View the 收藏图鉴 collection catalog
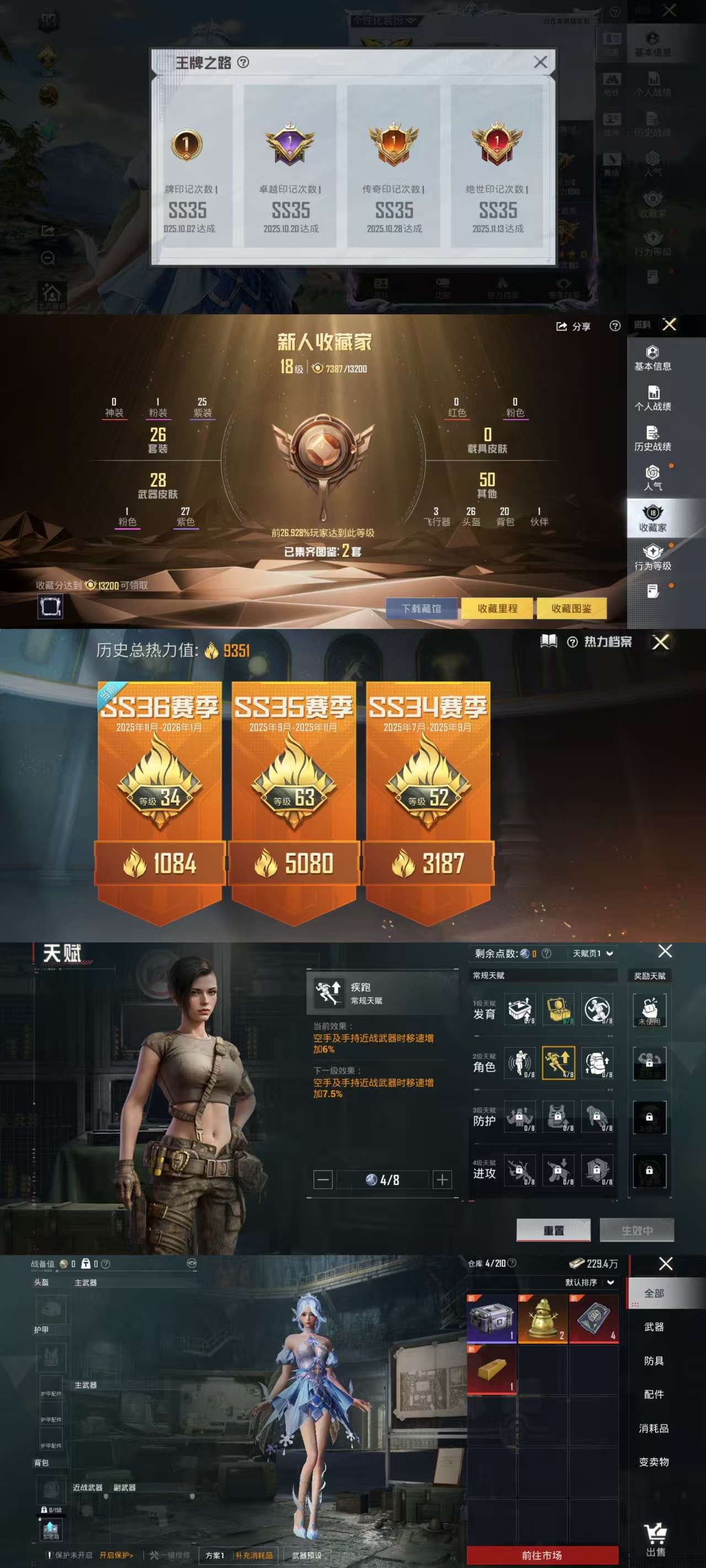The width and height of the screenshot is (706, 1568). 571,608
